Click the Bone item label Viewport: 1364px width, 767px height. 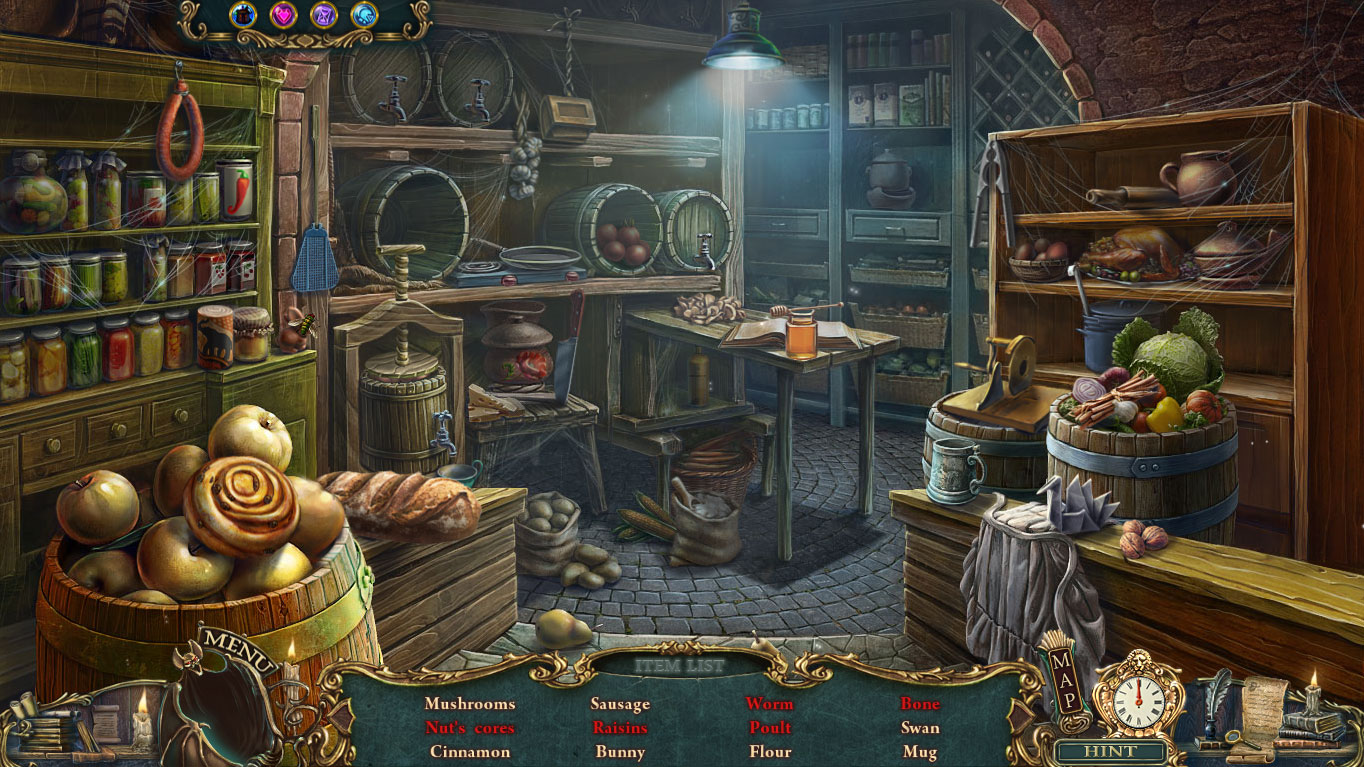pyautogui.click(x=919, y=704)
